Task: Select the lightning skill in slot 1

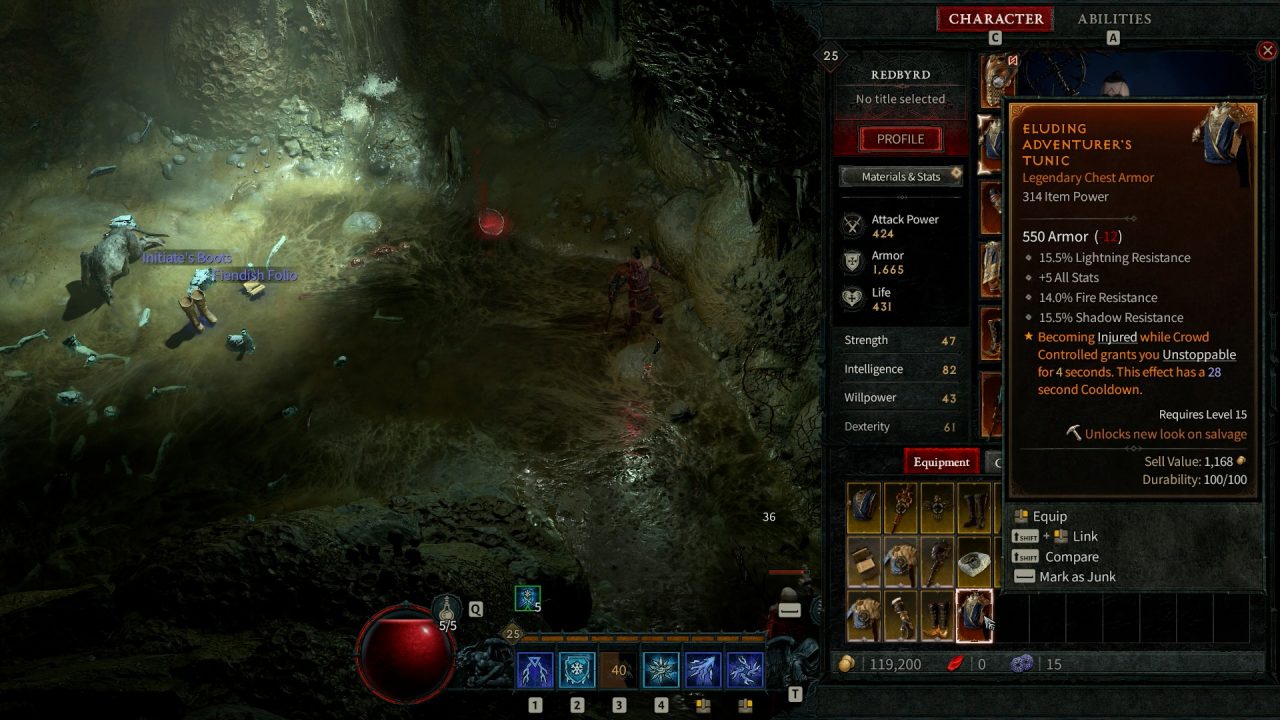Action: (x=536, y=671)
